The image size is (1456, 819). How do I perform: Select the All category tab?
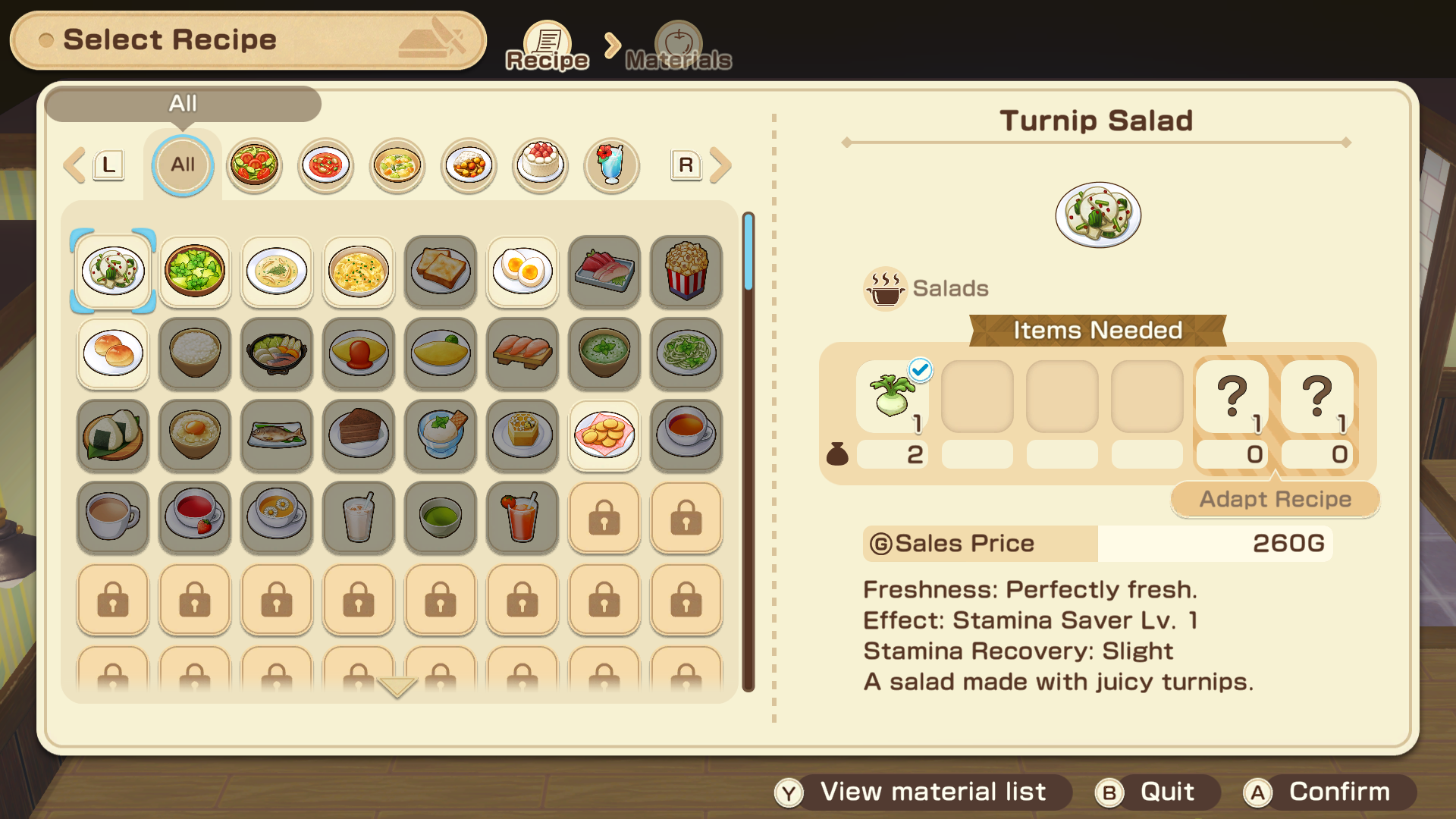tap(183, 165)
